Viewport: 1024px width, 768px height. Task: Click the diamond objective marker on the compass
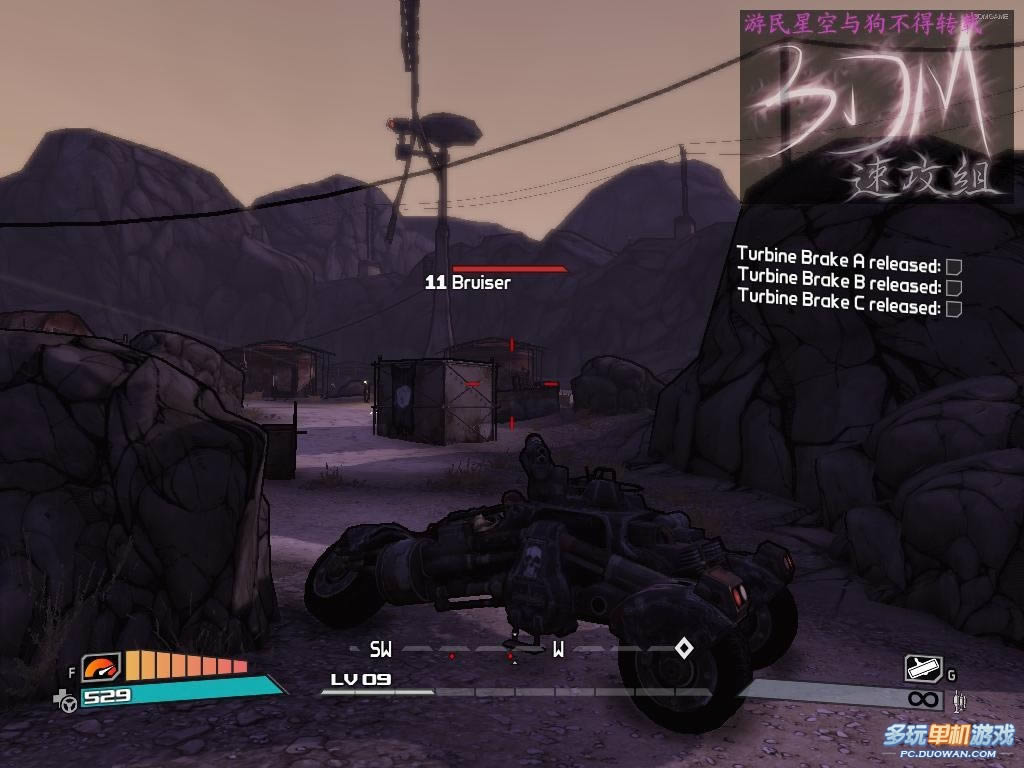tap(684, 648)
